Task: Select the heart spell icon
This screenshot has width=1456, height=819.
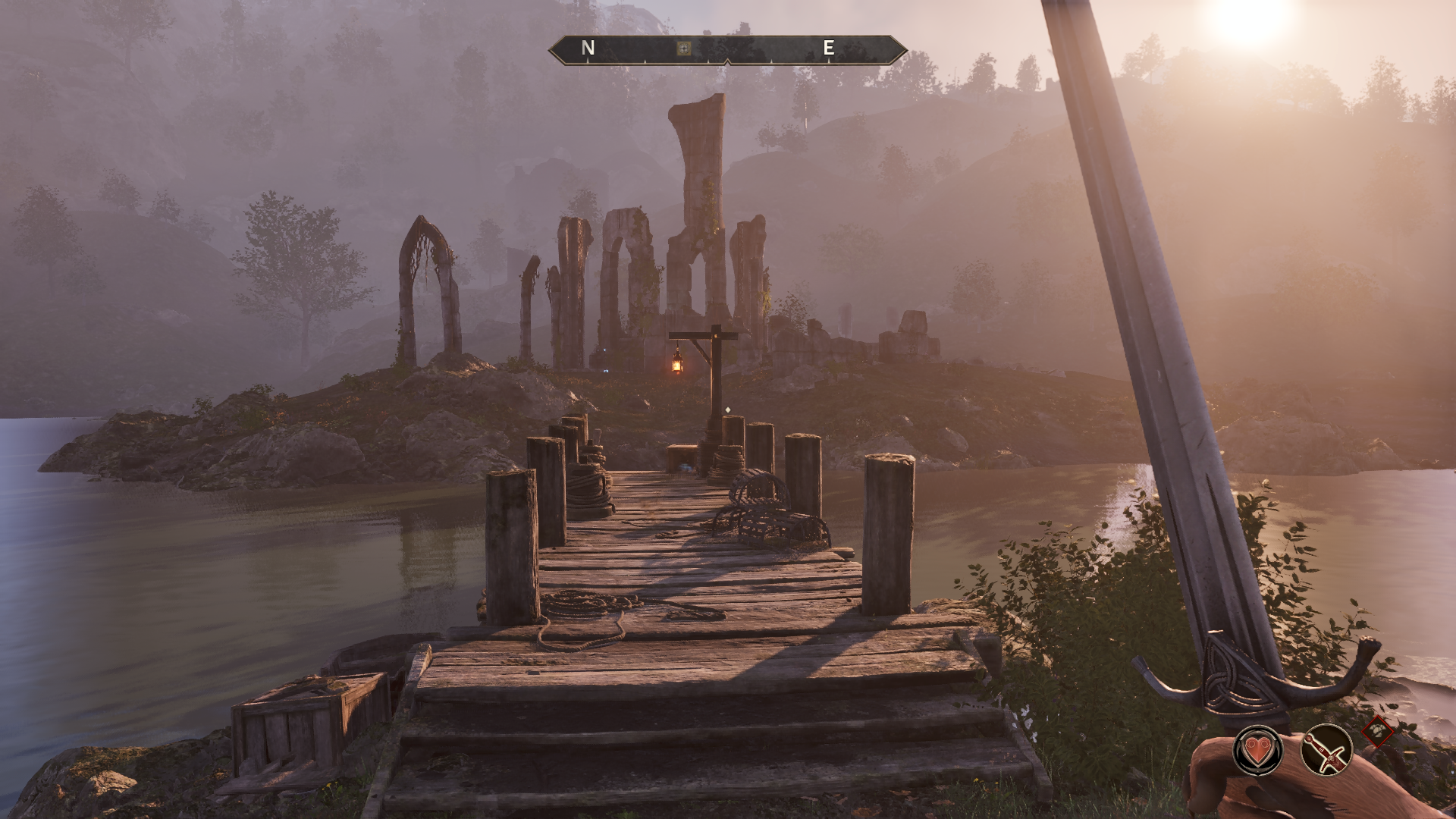Action: (x=1258, y=750)
